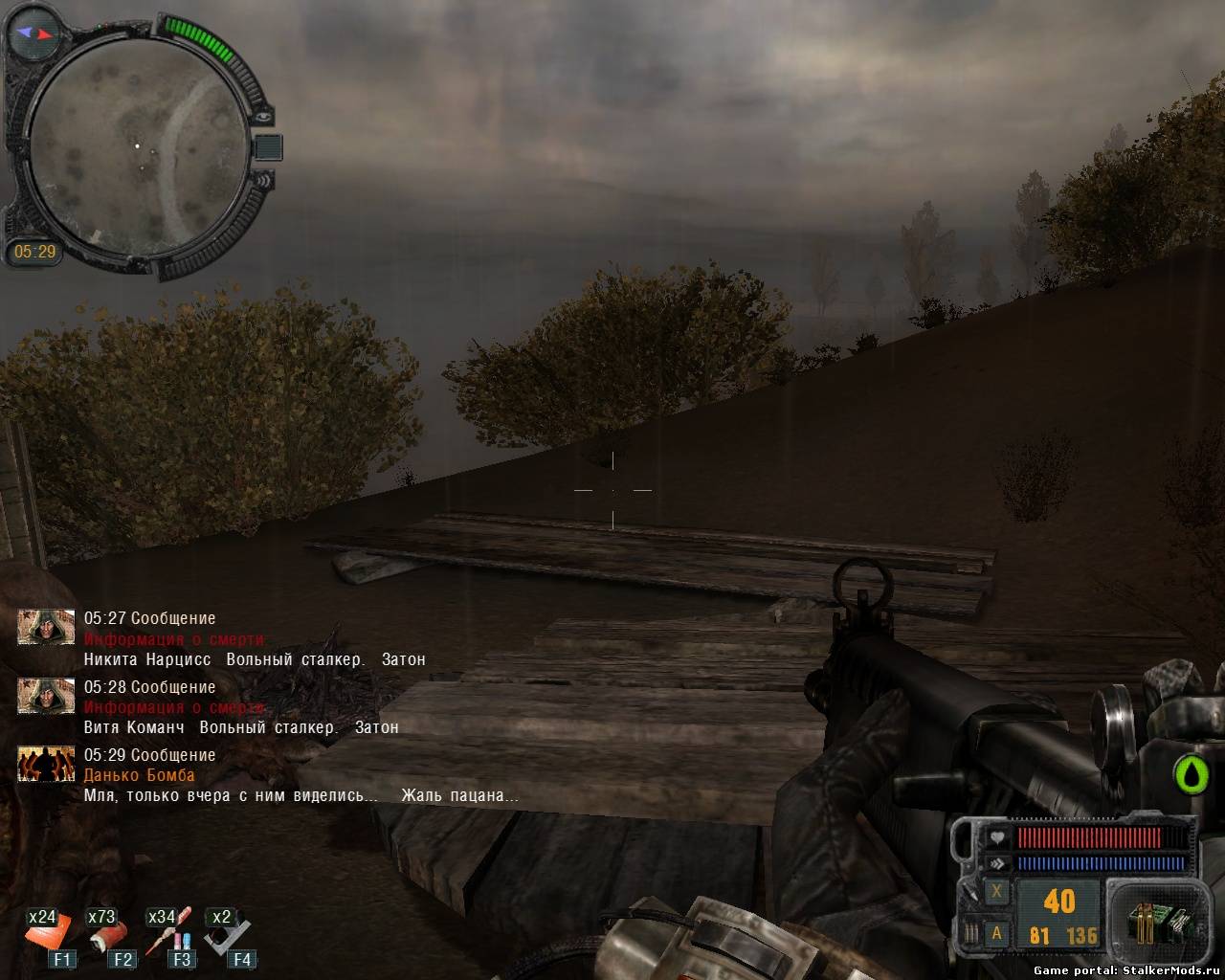Image resolution: width=1225 pixels, height=980 pixels.
Task: Click the eye visibility indicator icon
Action: (x=265, y=117)
